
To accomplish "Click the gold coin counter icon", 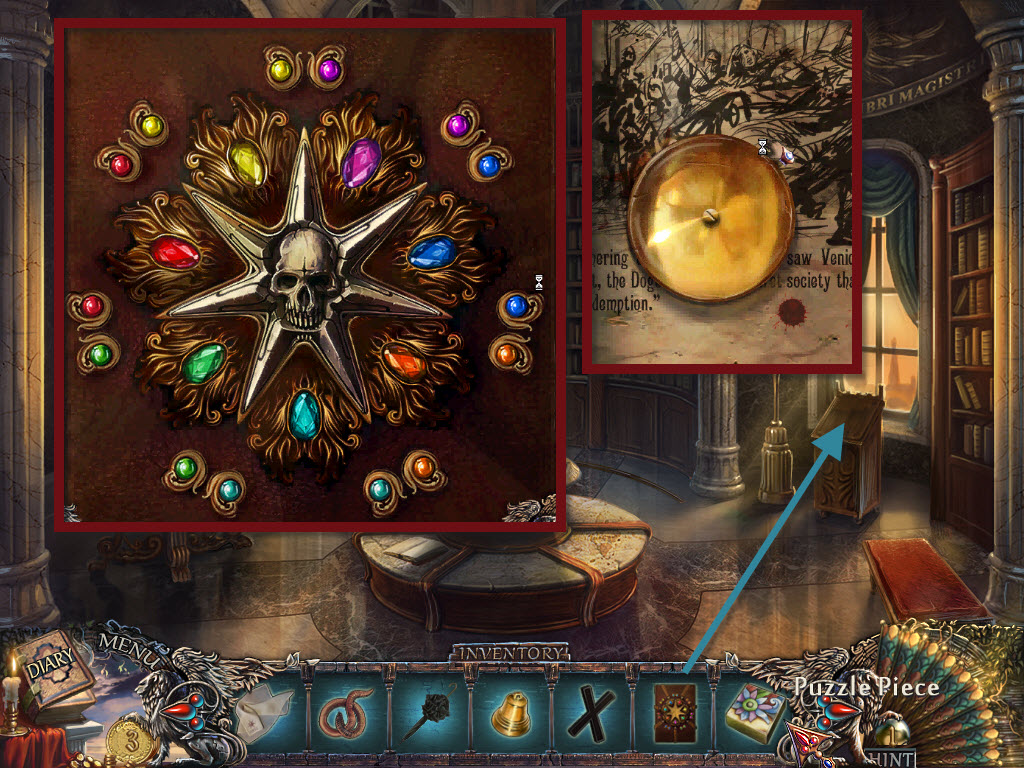I will click(129, 739).
